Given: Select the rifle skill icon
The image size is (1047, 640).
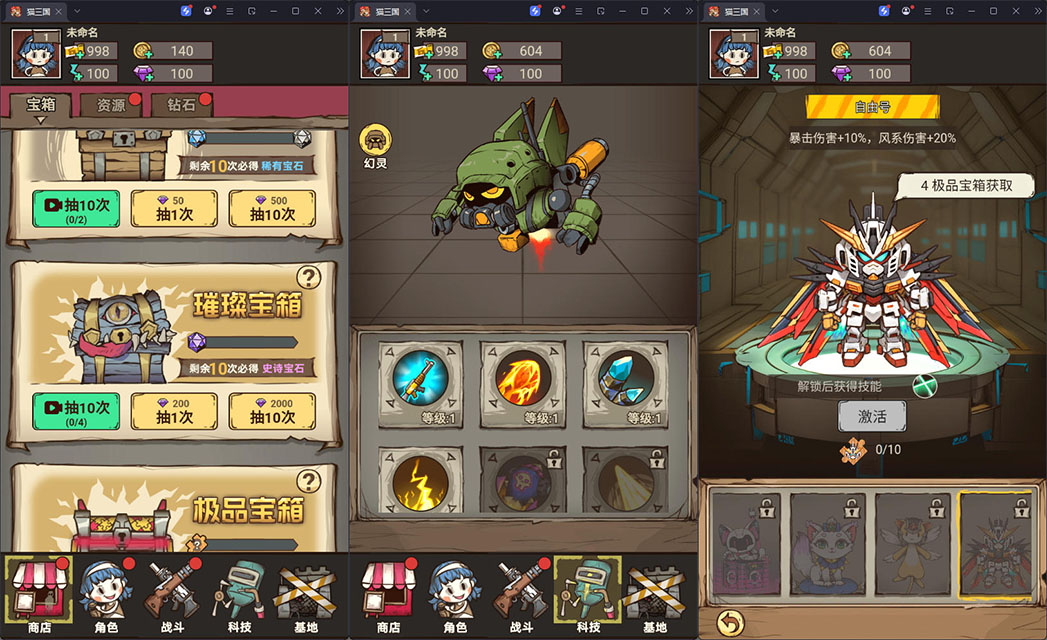Looking at the screenshot, I should [x=419, y=377].
